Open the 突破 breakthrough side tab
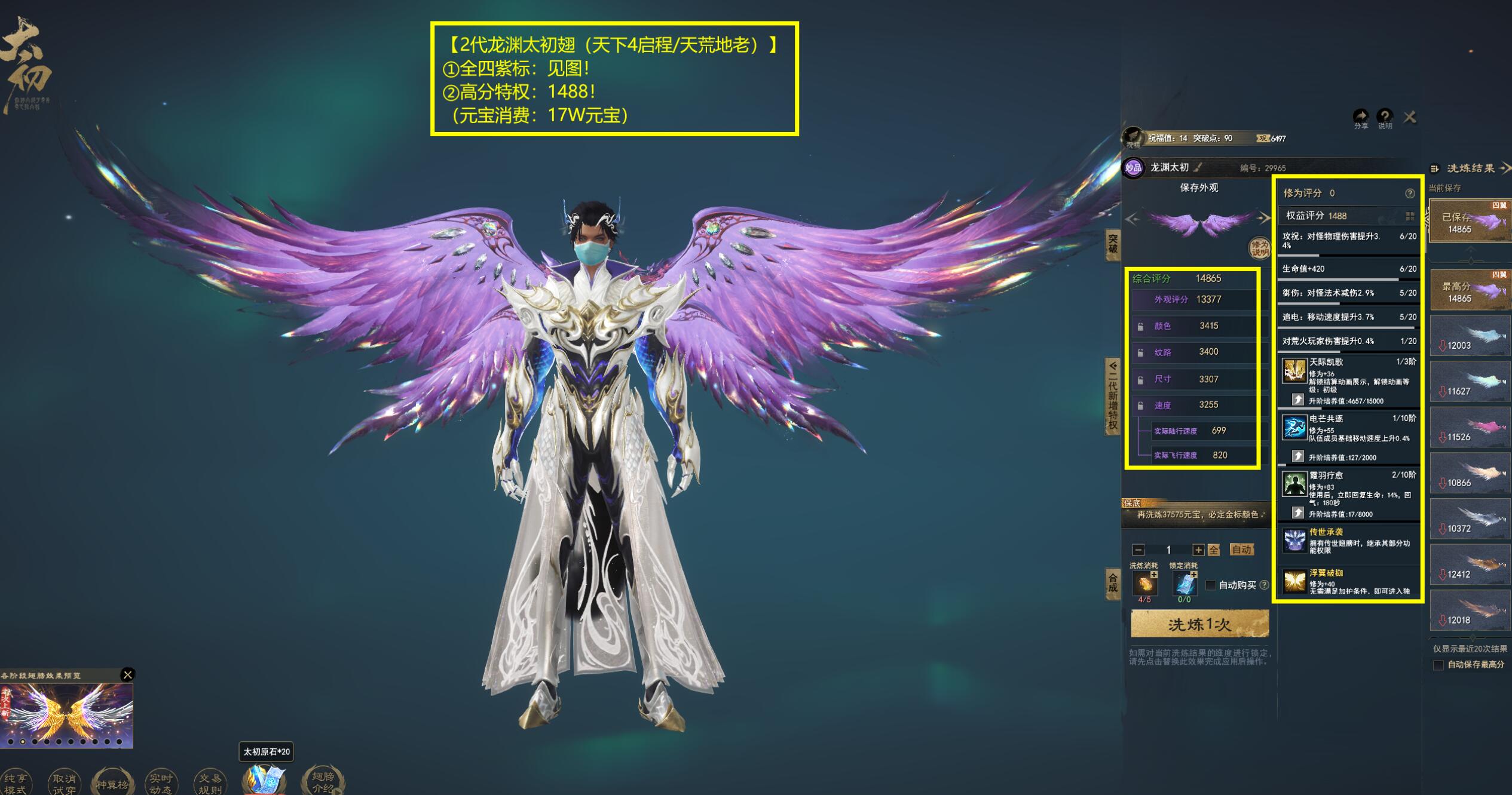The height and width of the screenshot is (795, 1512). [x=1112, y=245]
